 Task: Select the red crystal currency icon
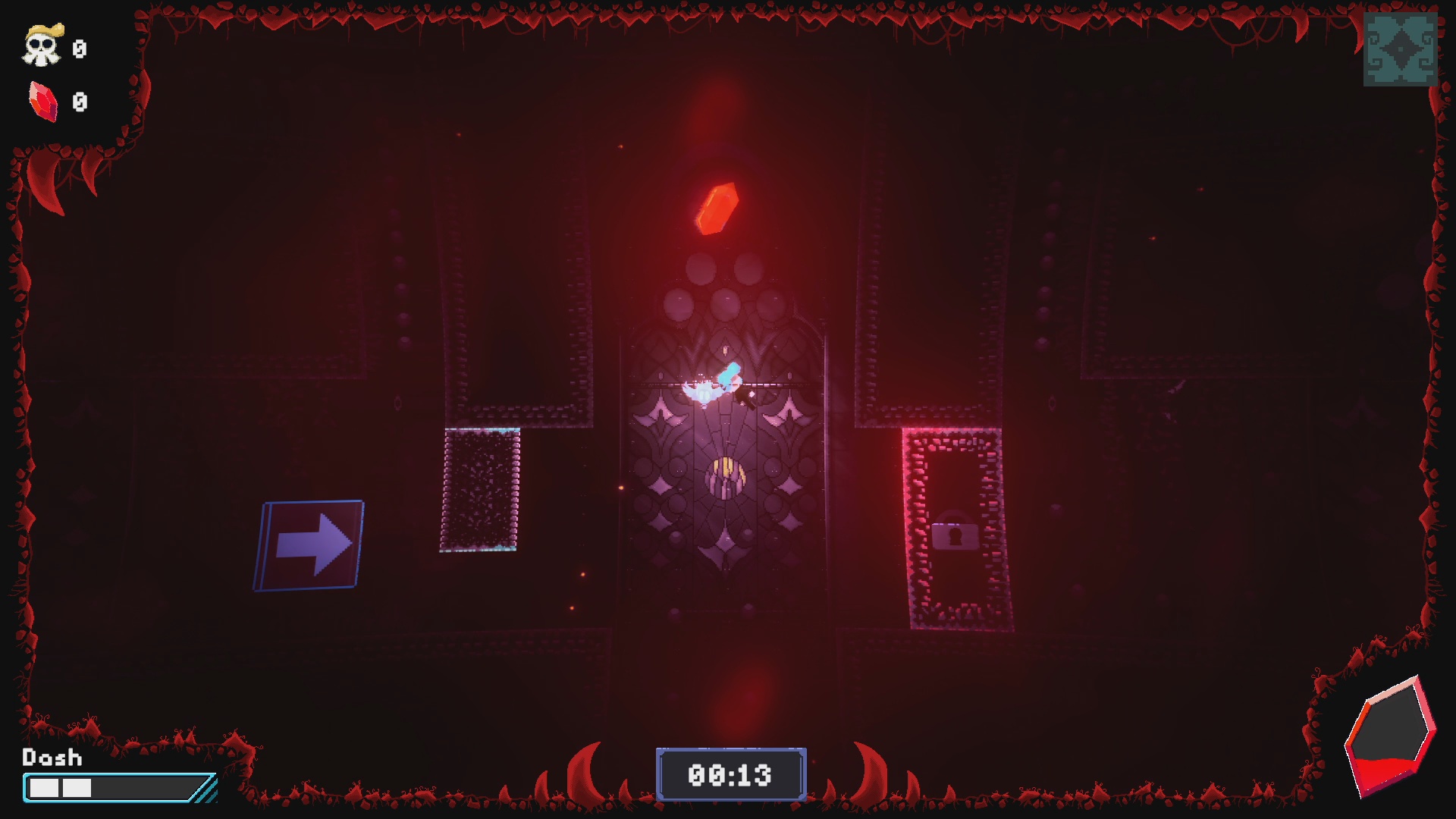pos(43,99)
